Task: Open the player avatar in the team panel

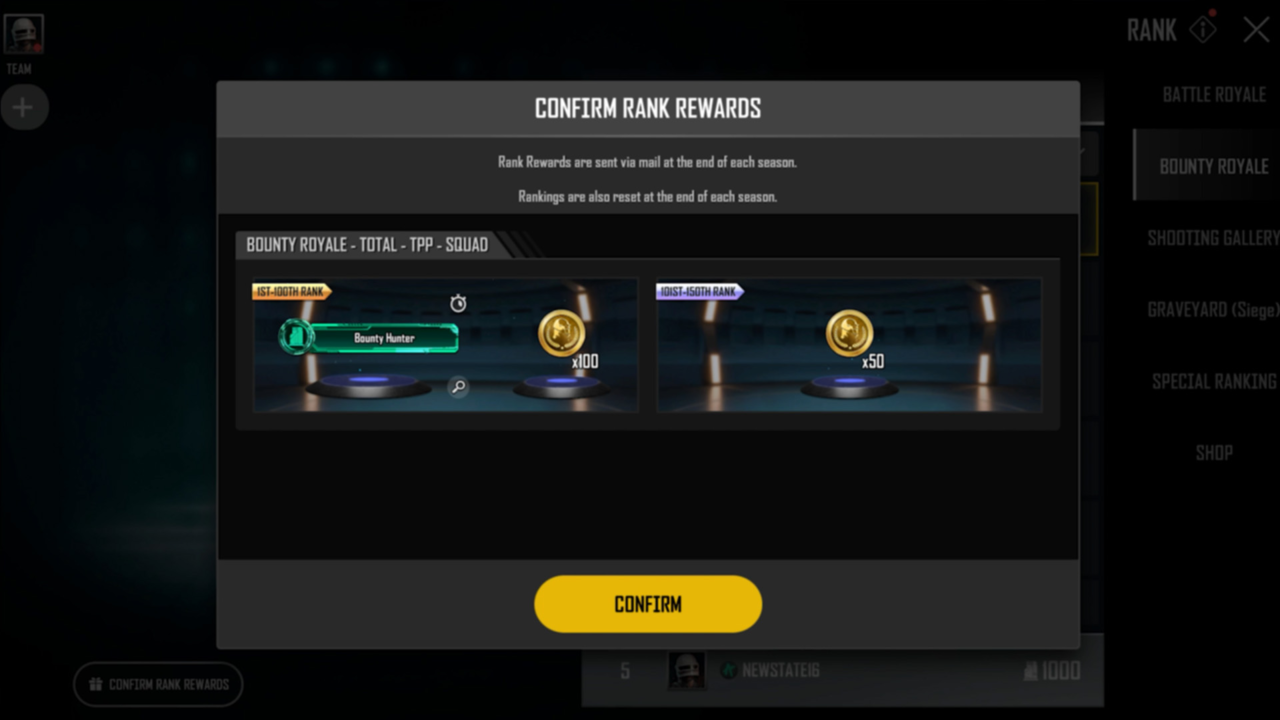Action: (x=23, y=36)
